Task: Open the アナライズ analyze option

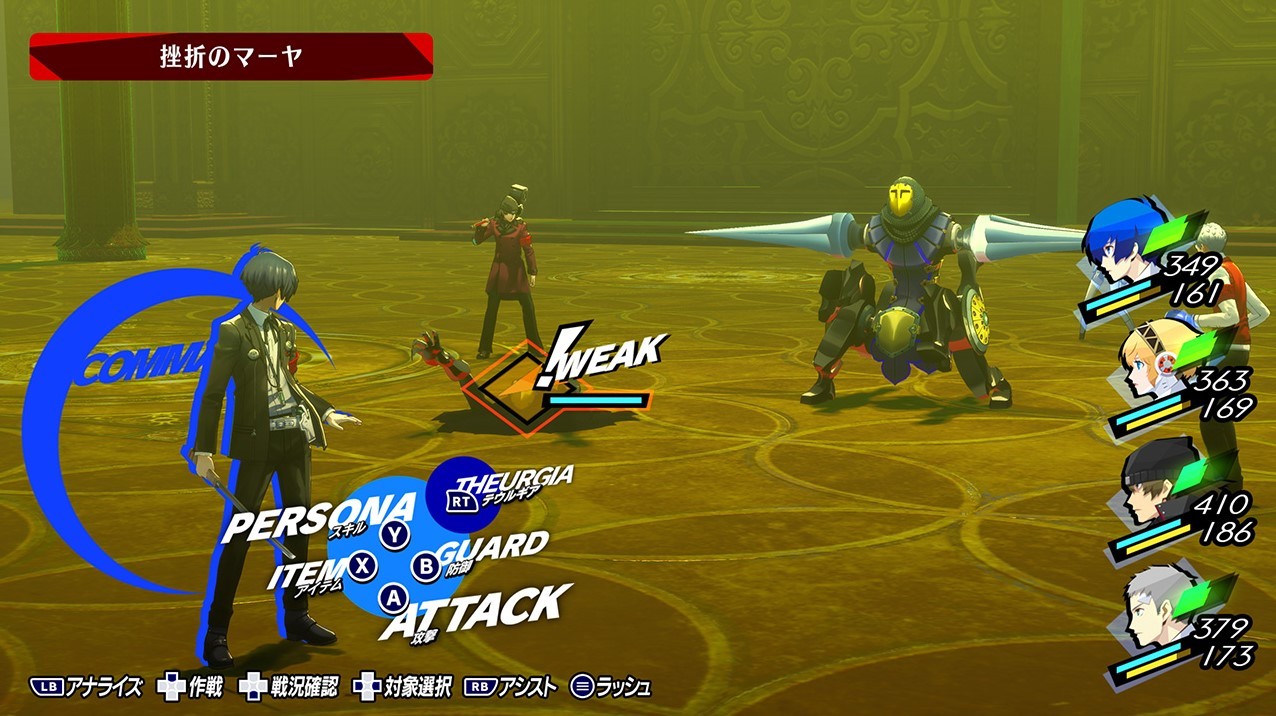Action: (87, 687)
